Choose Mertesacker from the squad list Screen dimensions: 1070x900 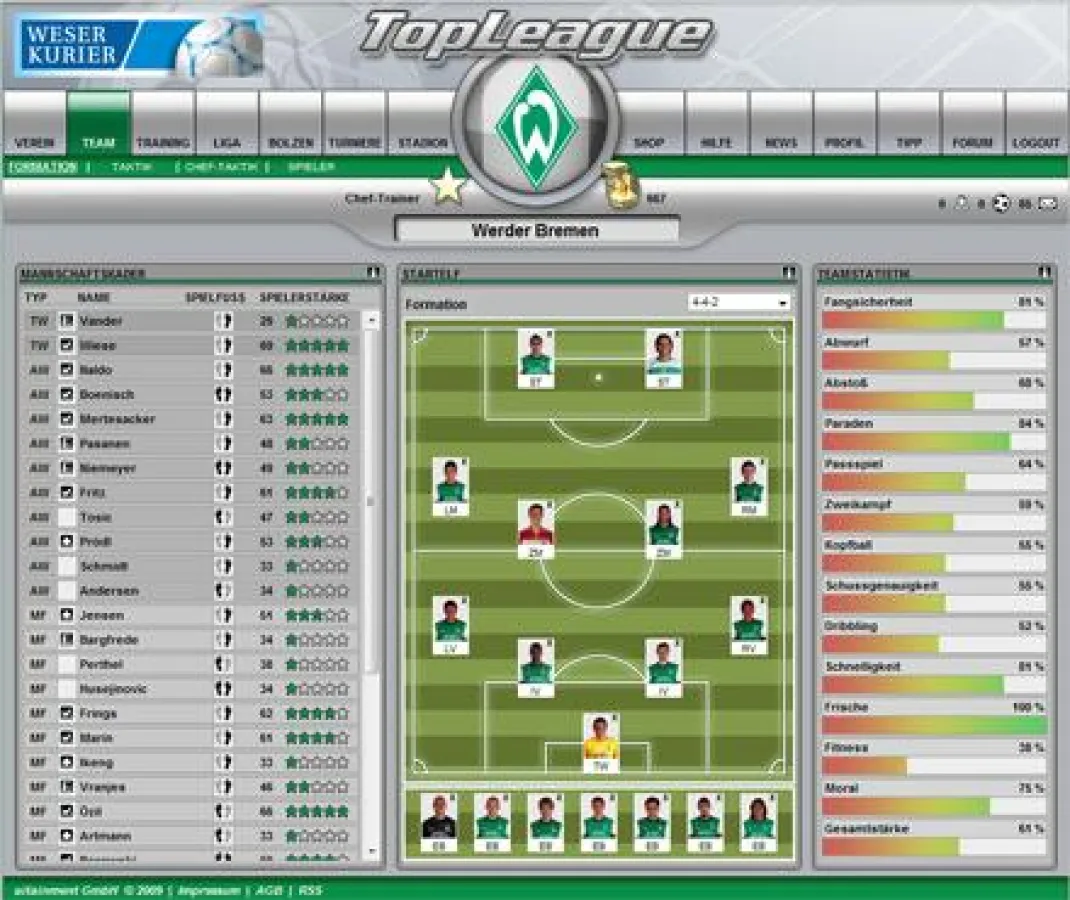click(118, 419)
